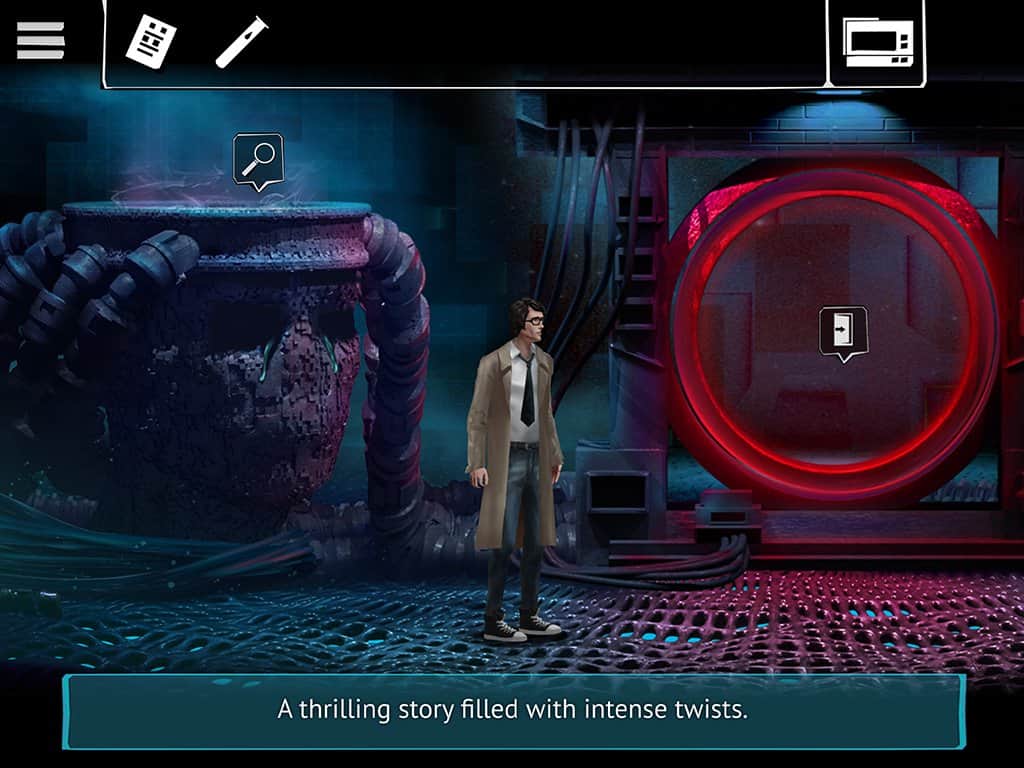Use the door exit marker
The width and height of the screenshot is (1024, 768).
pyautogui.click(x=843, y=330)
